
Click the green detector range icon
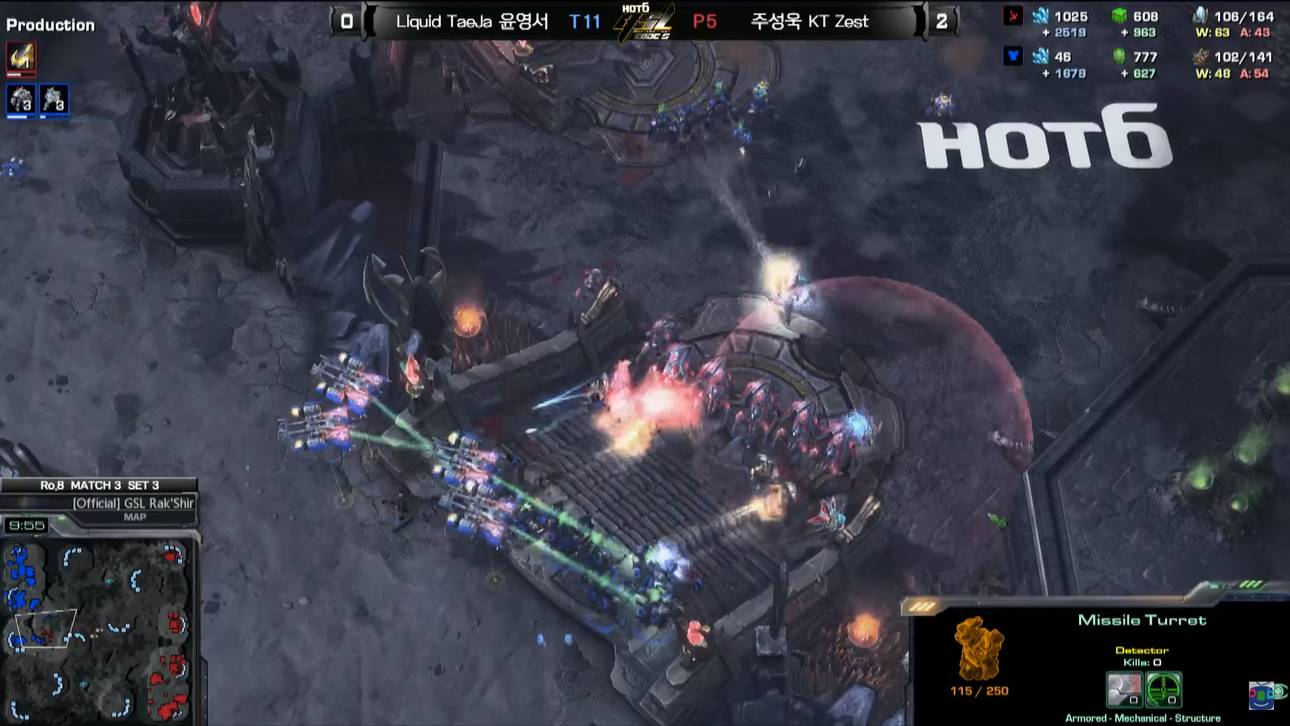click(1165, 688)
